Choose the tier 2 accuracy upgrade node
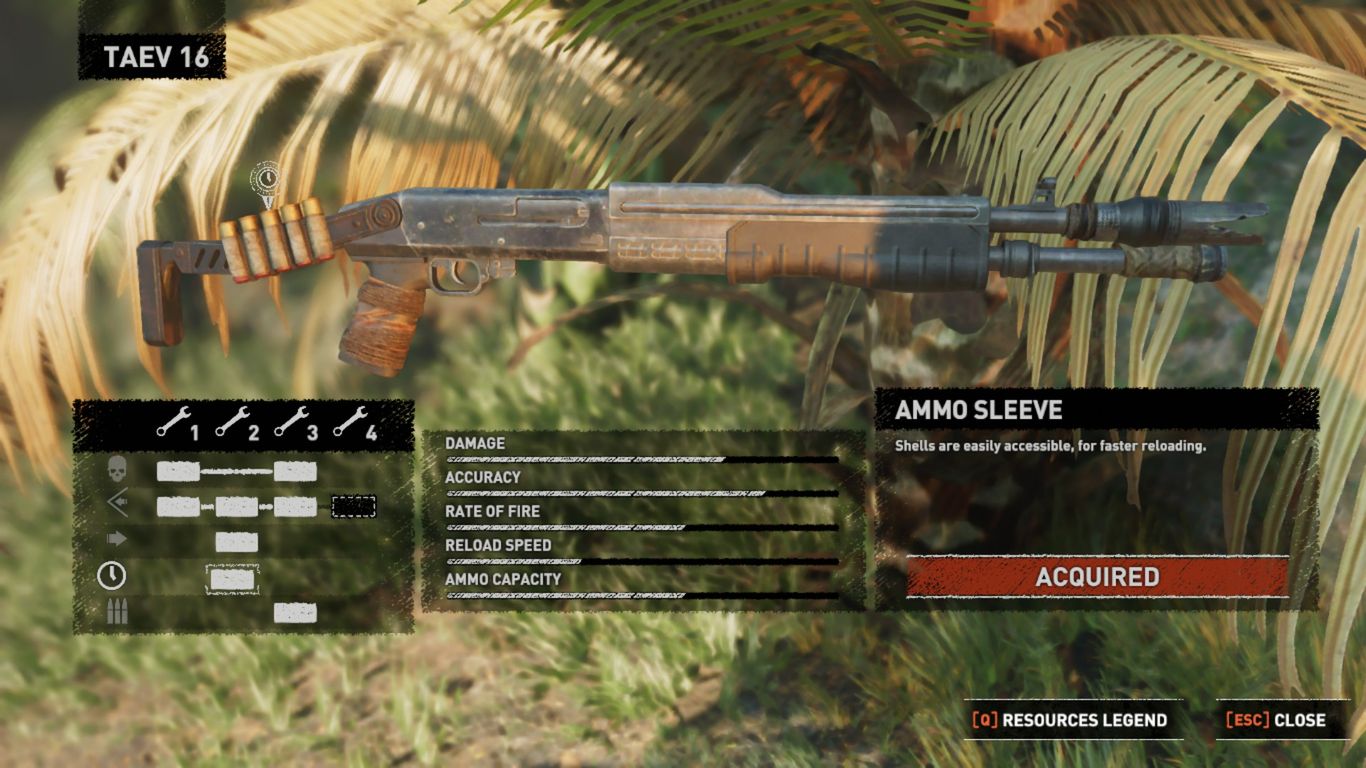Viewport: 1366px width, 768px height. pyautogui.click(x=237, y=507)
